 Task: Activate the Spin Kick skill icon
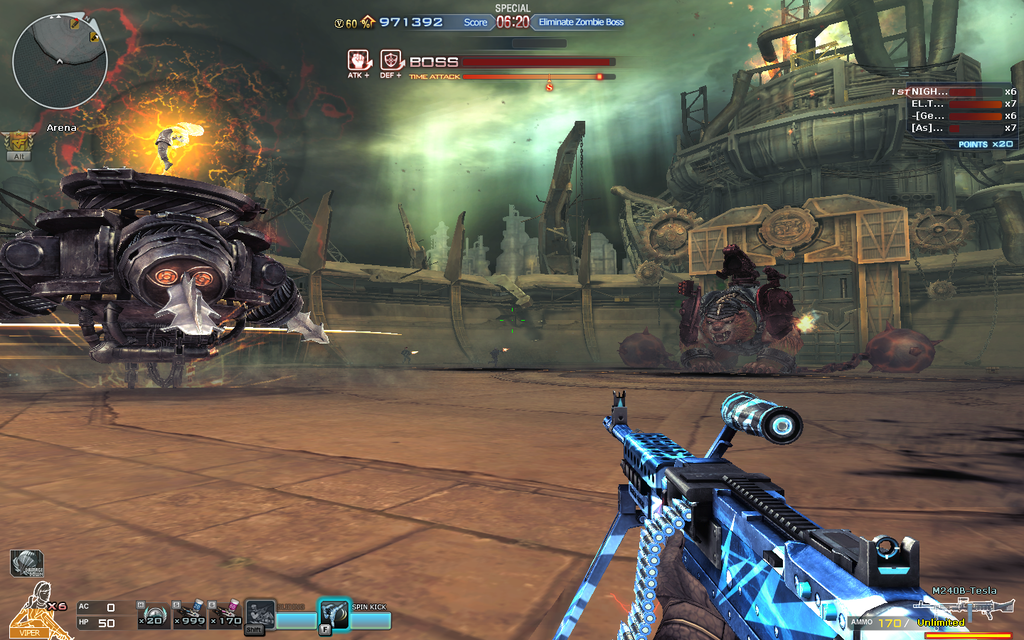pyautogui.click(x=333, y=614)
